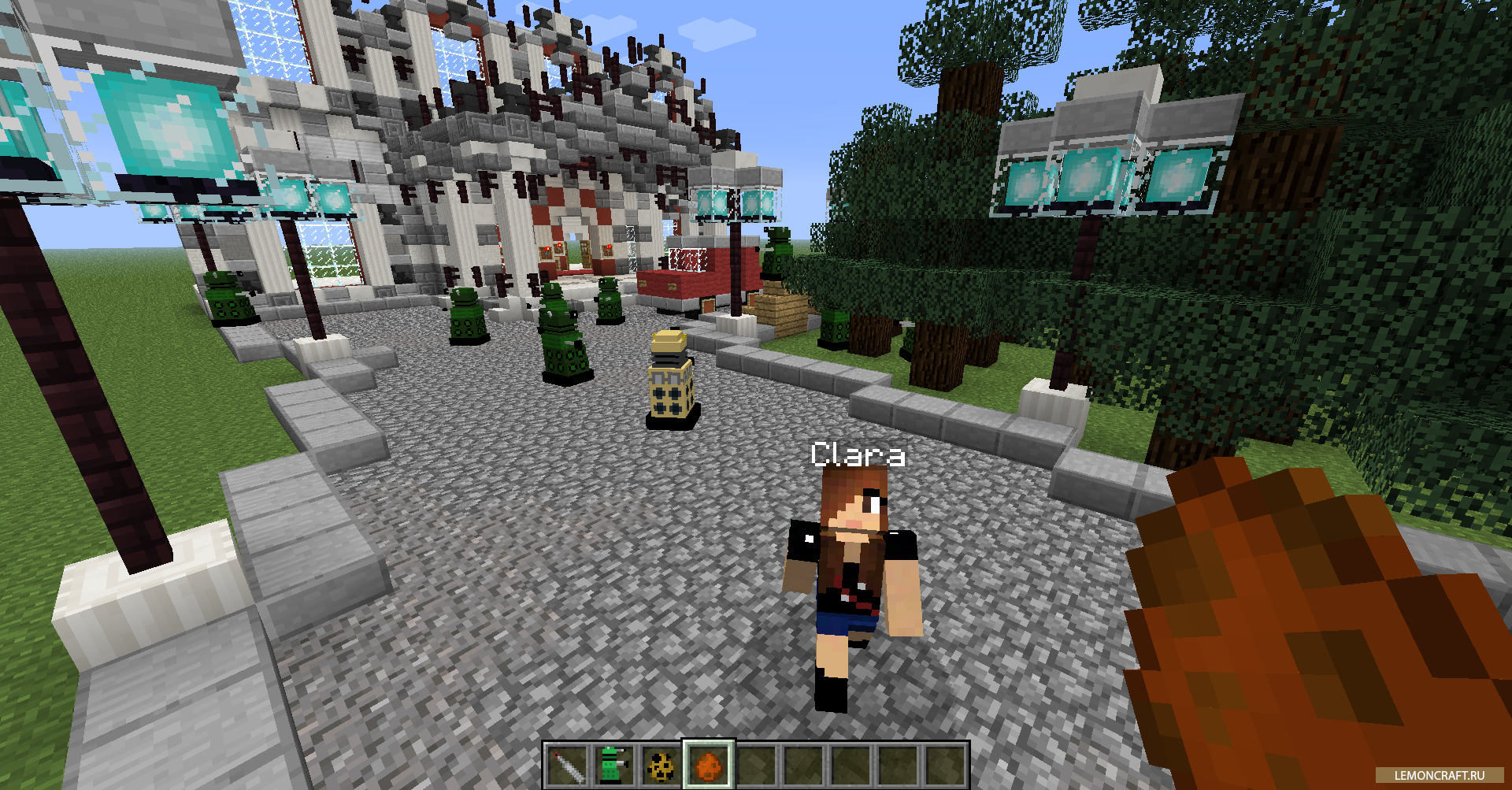Select the yellow black-spotted spawn egg
Screen dimensions: 1512x790
[x=661, y=765]
